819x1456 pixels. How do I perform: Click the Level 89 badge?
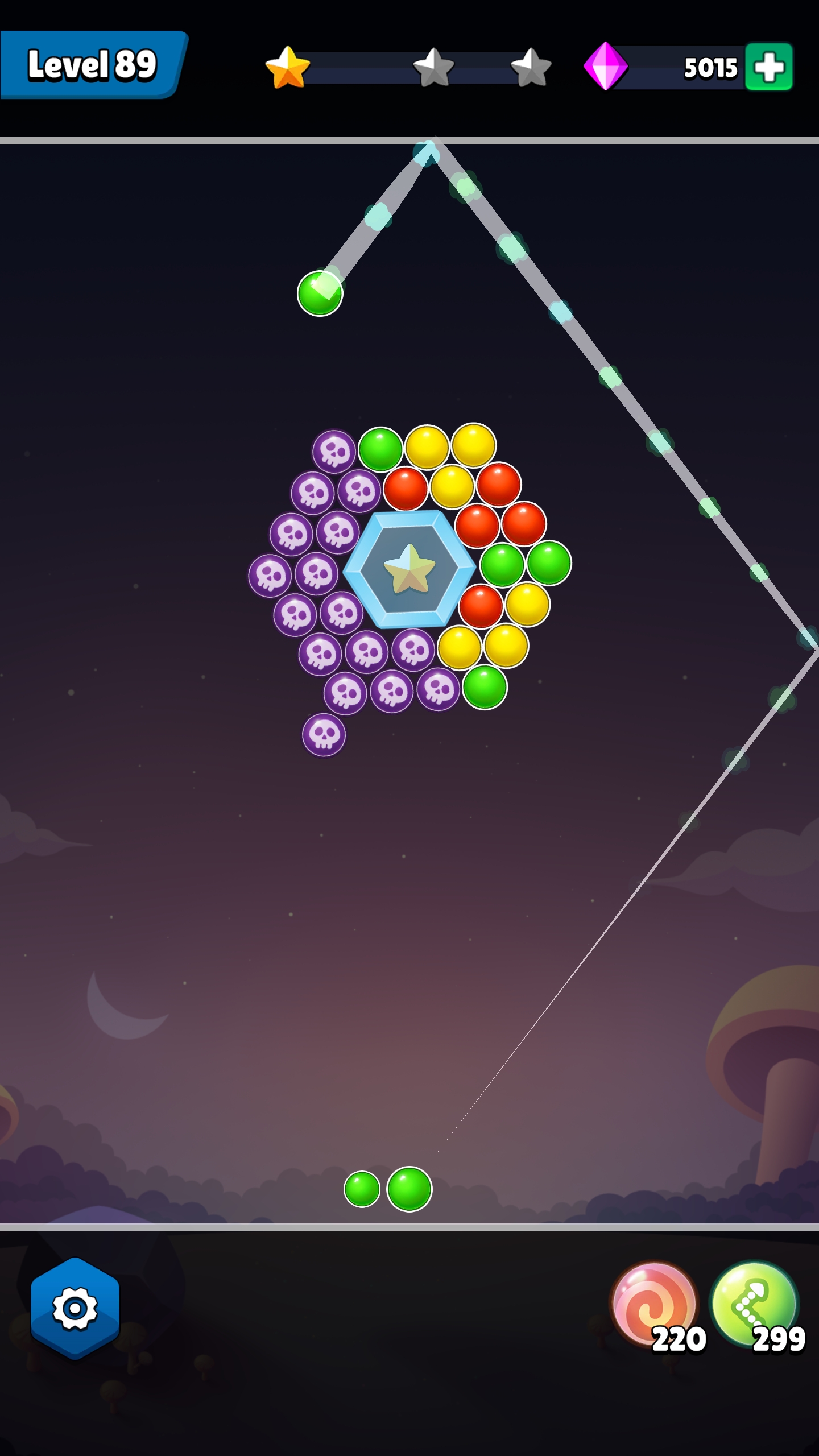click(x=91, y=64)
